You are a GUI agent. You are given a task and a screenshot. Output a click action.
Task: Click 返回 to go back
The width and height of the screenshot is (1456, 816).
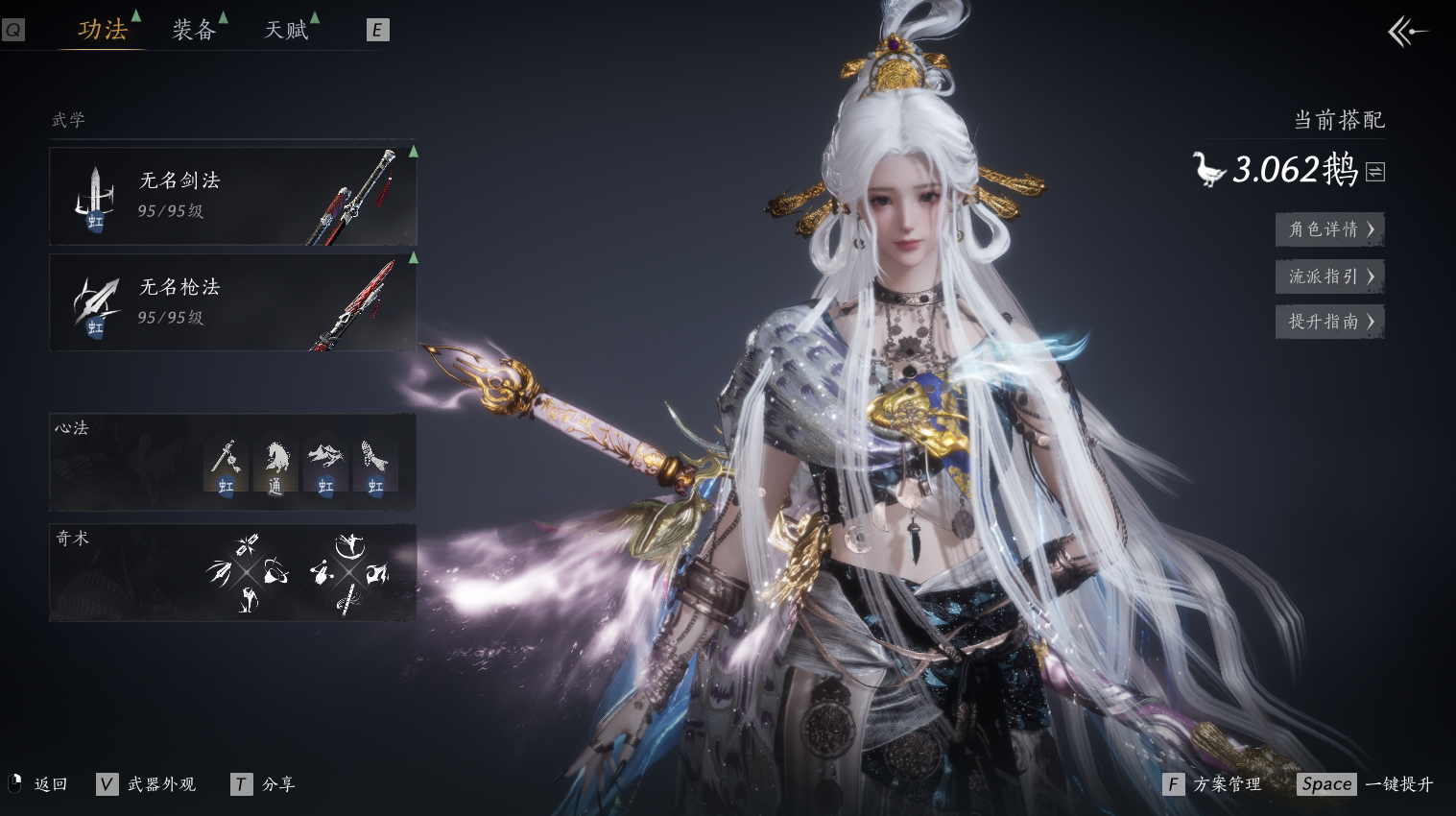[x=50, y=784]
